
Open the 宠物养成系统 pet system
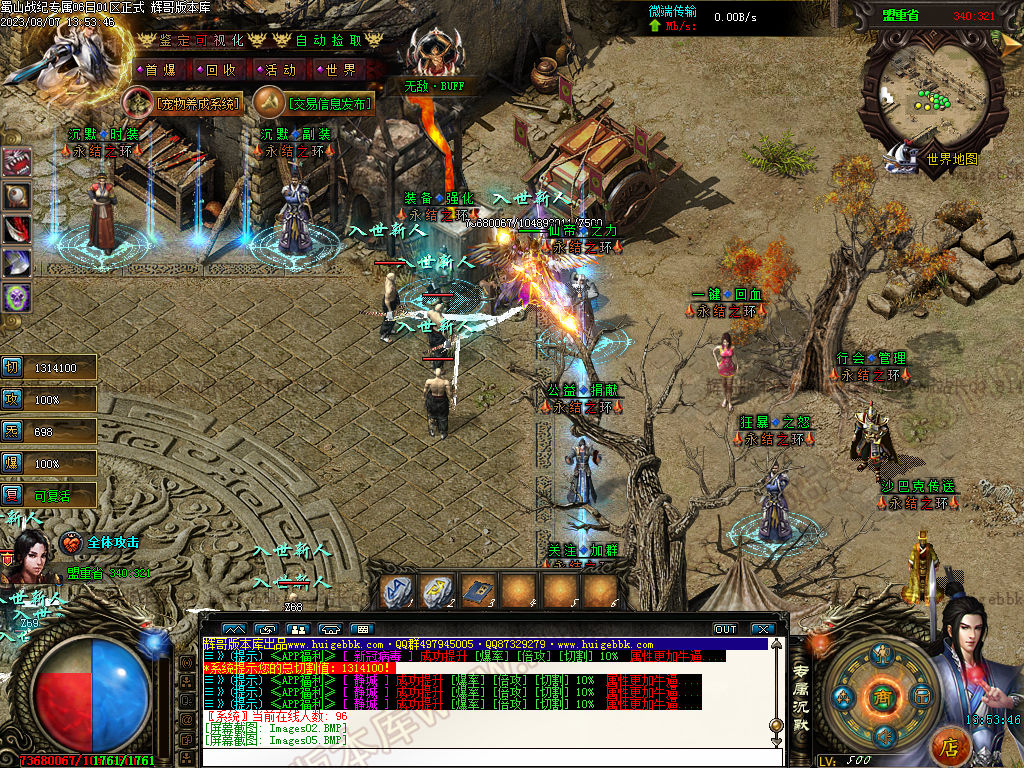(x=186, y=103)
